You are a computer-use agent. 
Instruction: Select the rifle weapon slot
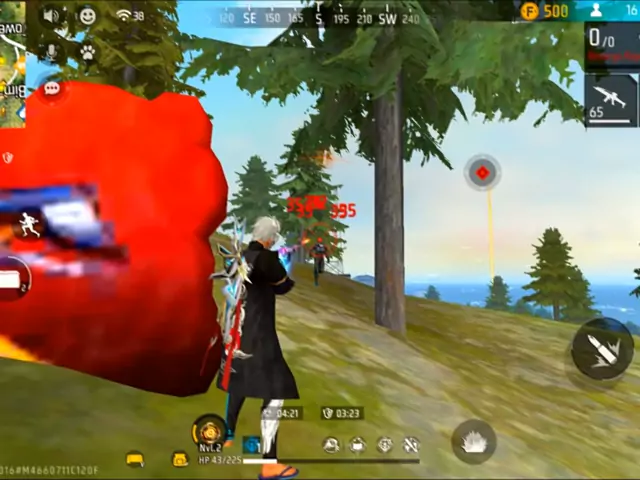pyautogui.click(x=610, y=100)
